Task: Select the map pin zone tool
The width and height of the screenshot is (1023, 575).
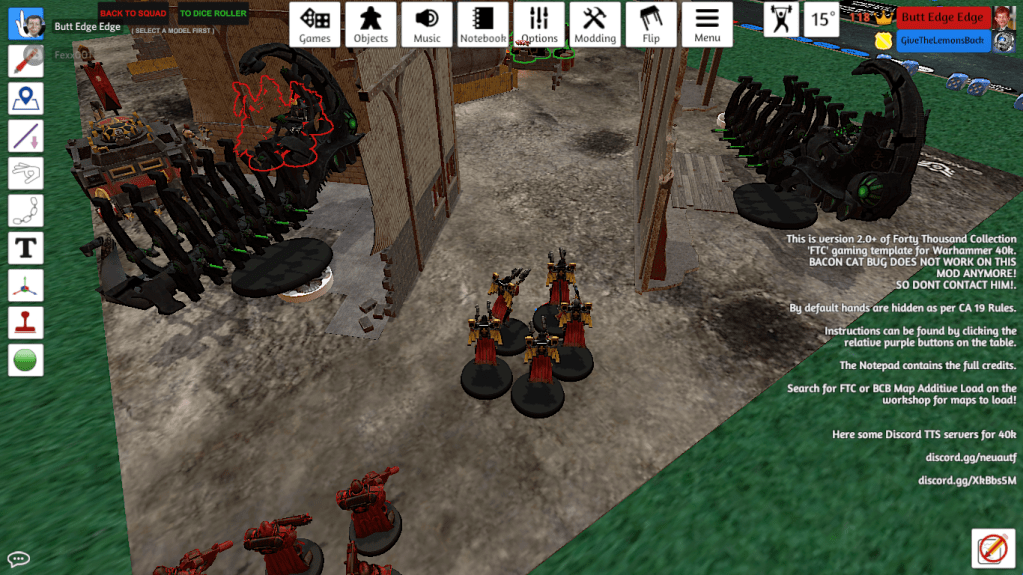Action: [26, 98]
